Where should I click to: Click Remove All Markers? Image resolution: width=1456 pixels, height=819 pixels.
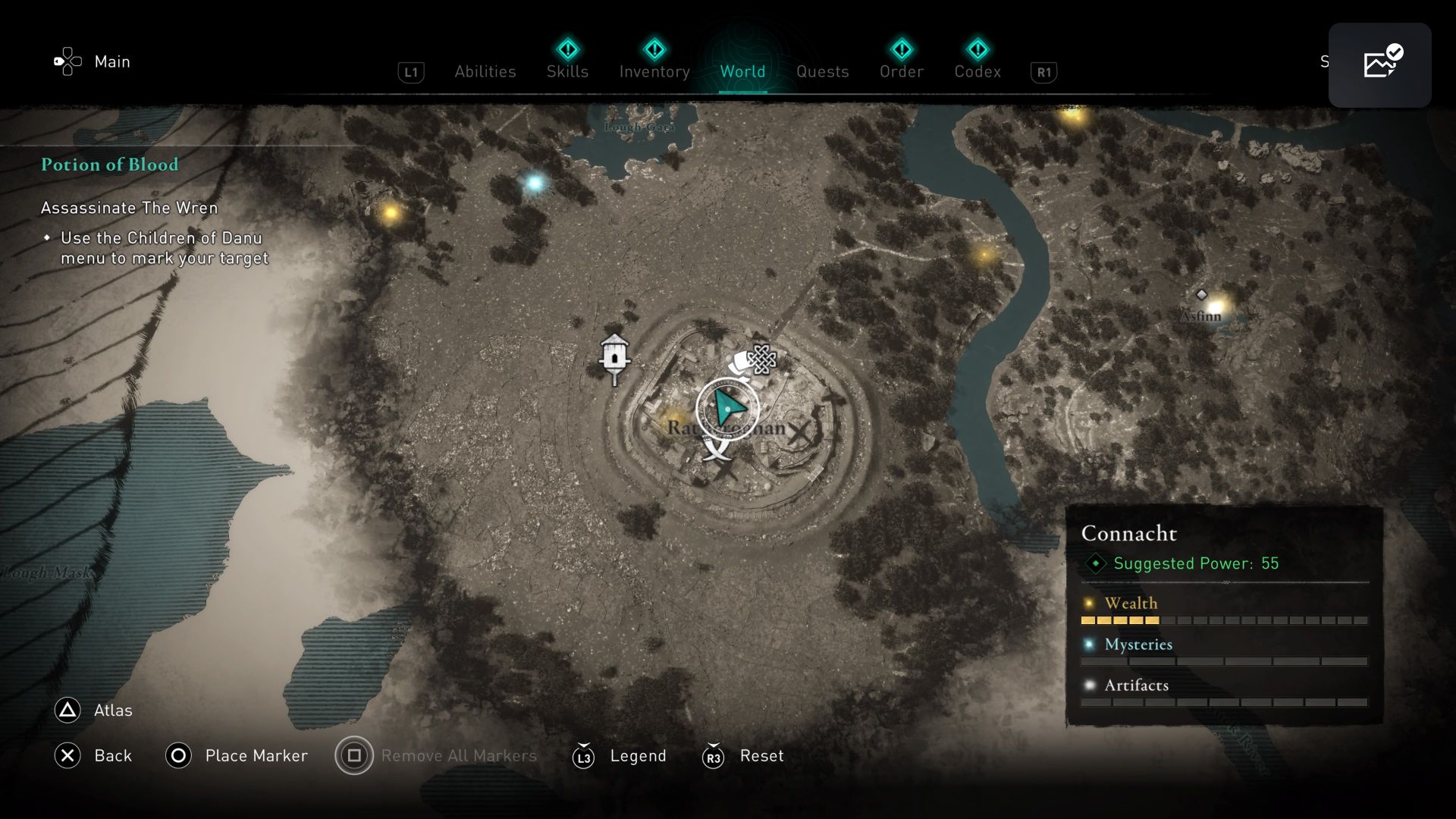[459, 755]
